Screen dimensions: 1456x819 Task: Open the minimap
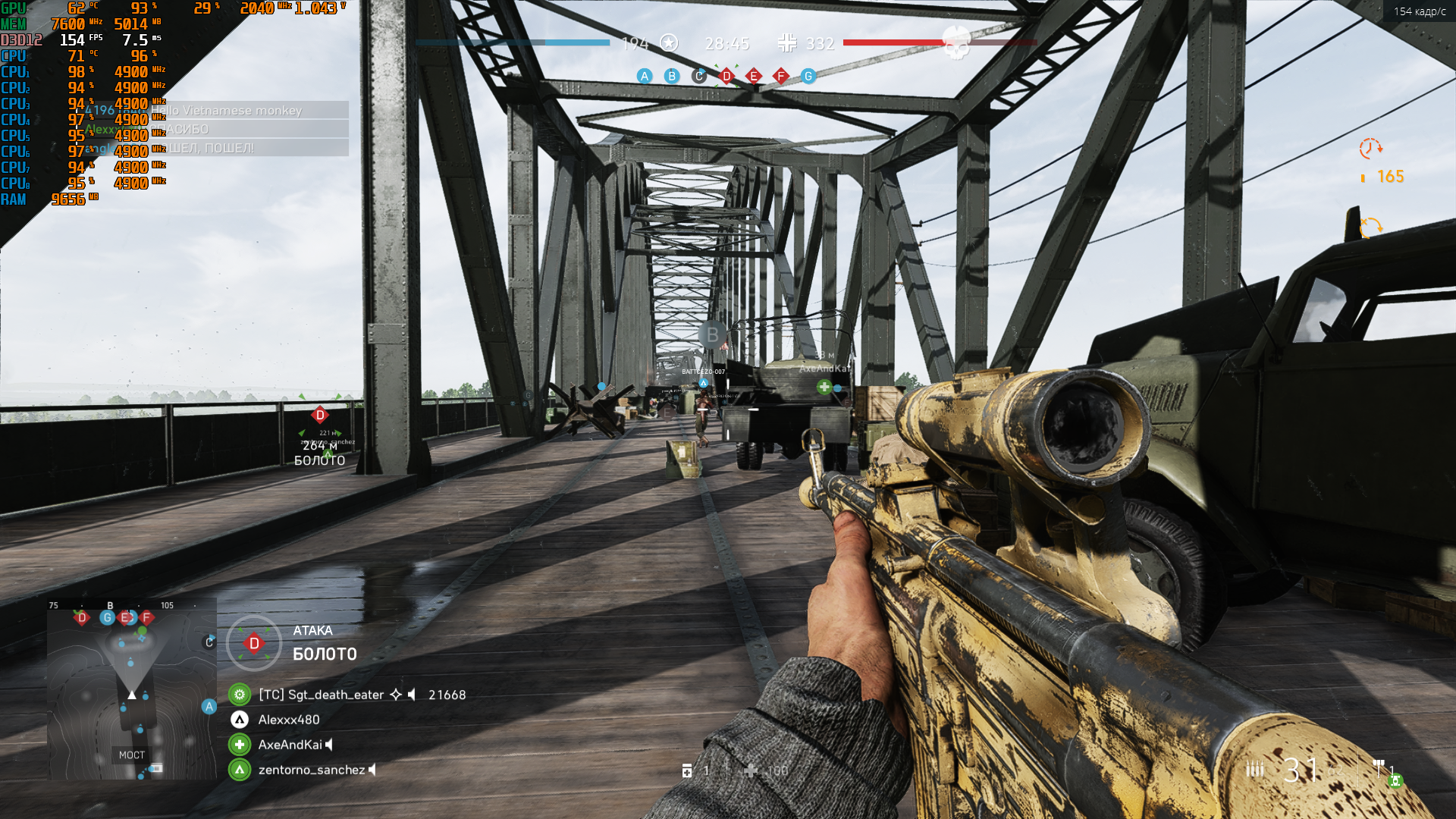(132, 689)
